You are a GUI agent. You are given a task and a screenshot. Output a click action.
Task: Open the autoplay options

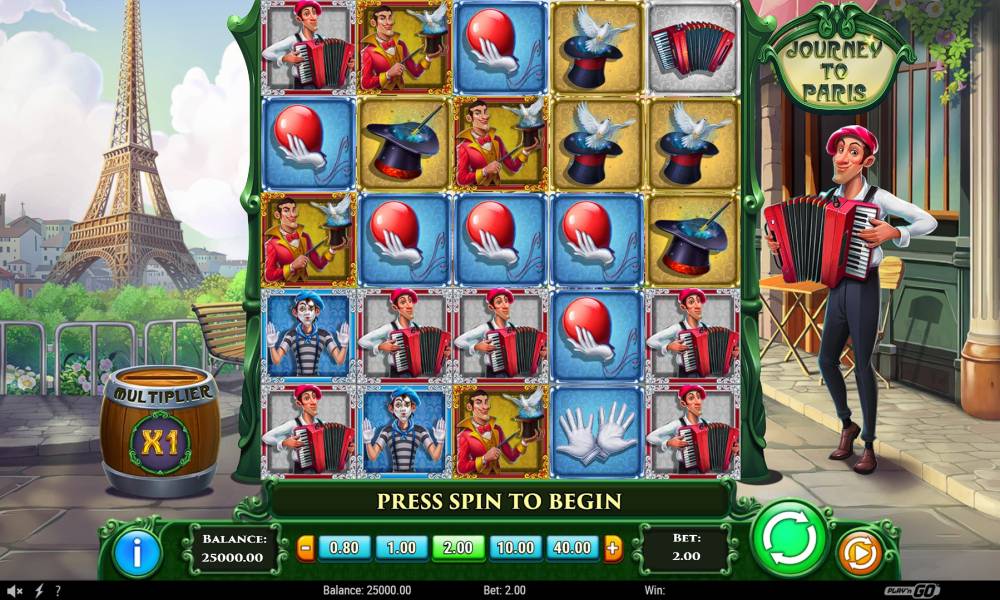pyautogui.click(x=857, y=553)
